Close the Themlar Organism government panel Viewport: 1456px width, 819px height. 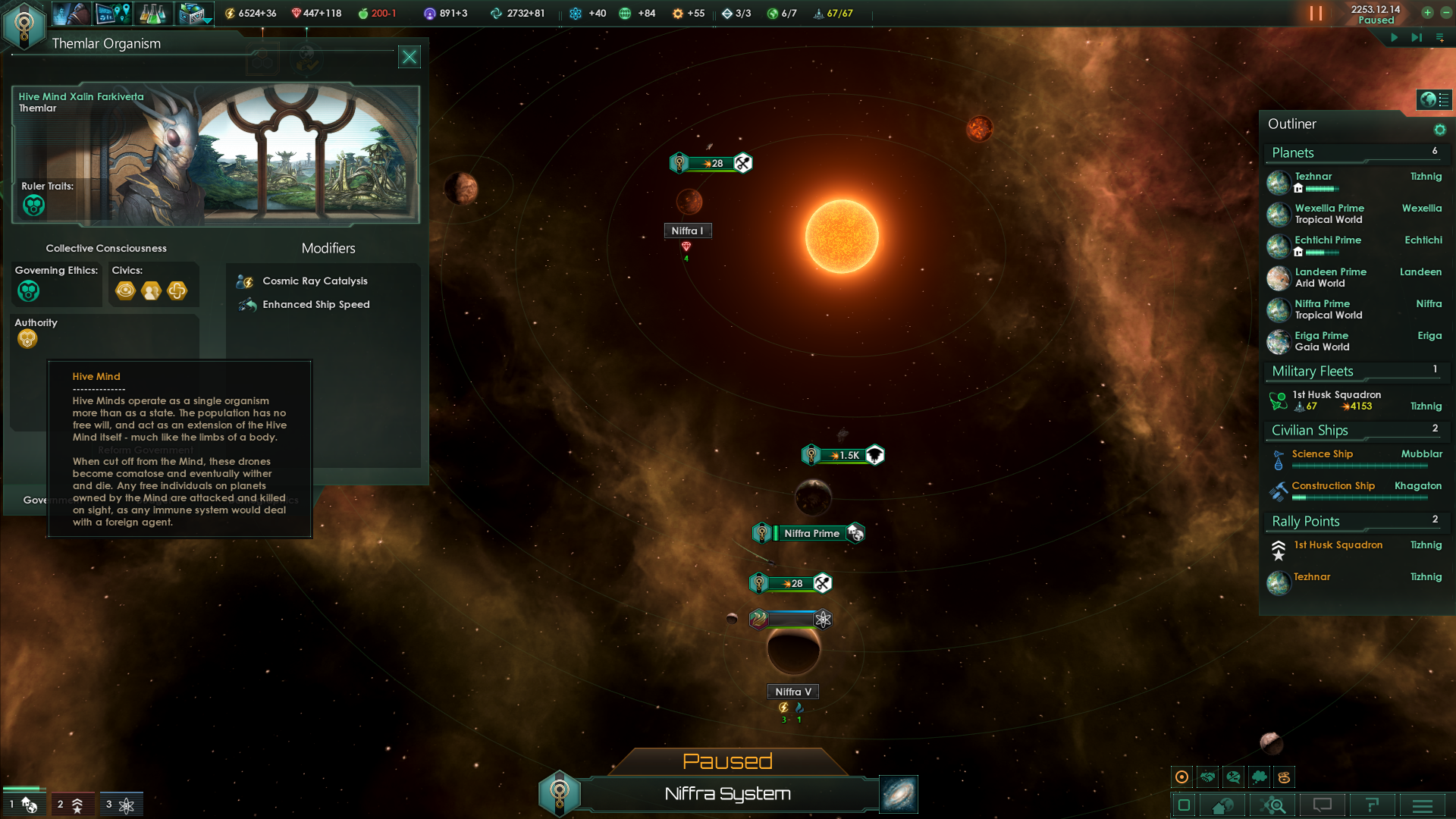[x=409, y=57]
